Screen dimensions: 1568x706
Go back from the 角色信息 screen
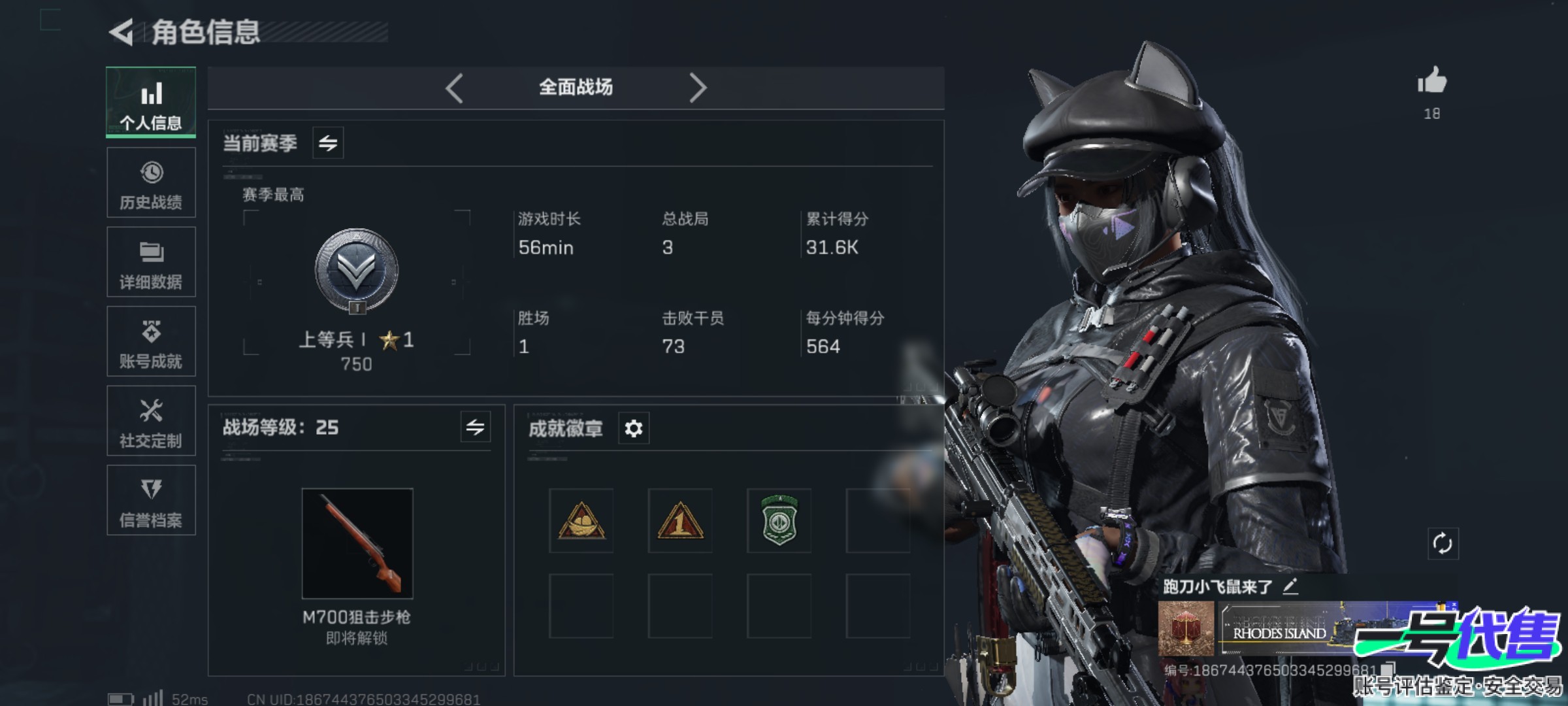[x=122, y=32]
